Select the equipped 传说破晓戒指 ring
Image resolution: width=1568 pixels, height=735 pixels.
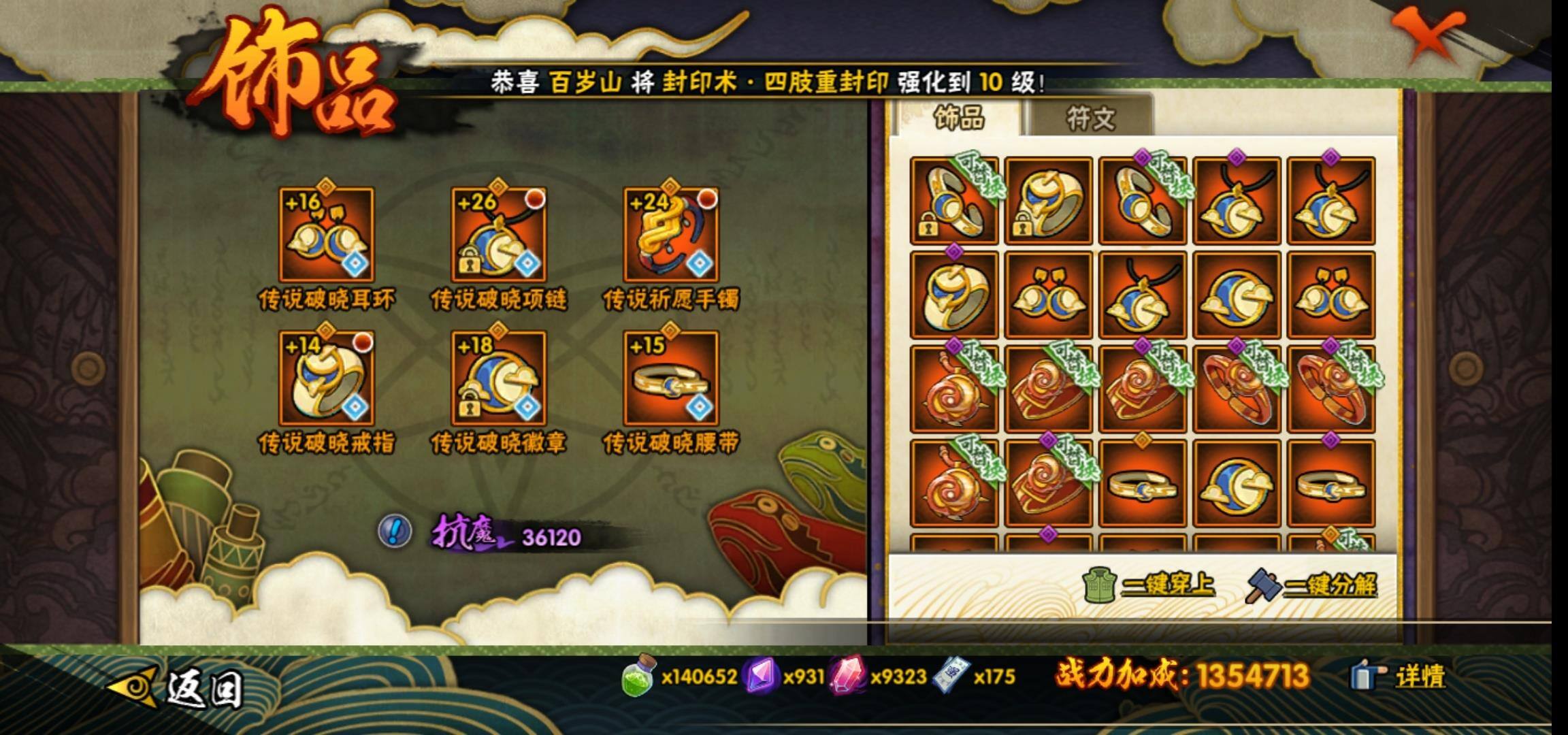point(327,378)
